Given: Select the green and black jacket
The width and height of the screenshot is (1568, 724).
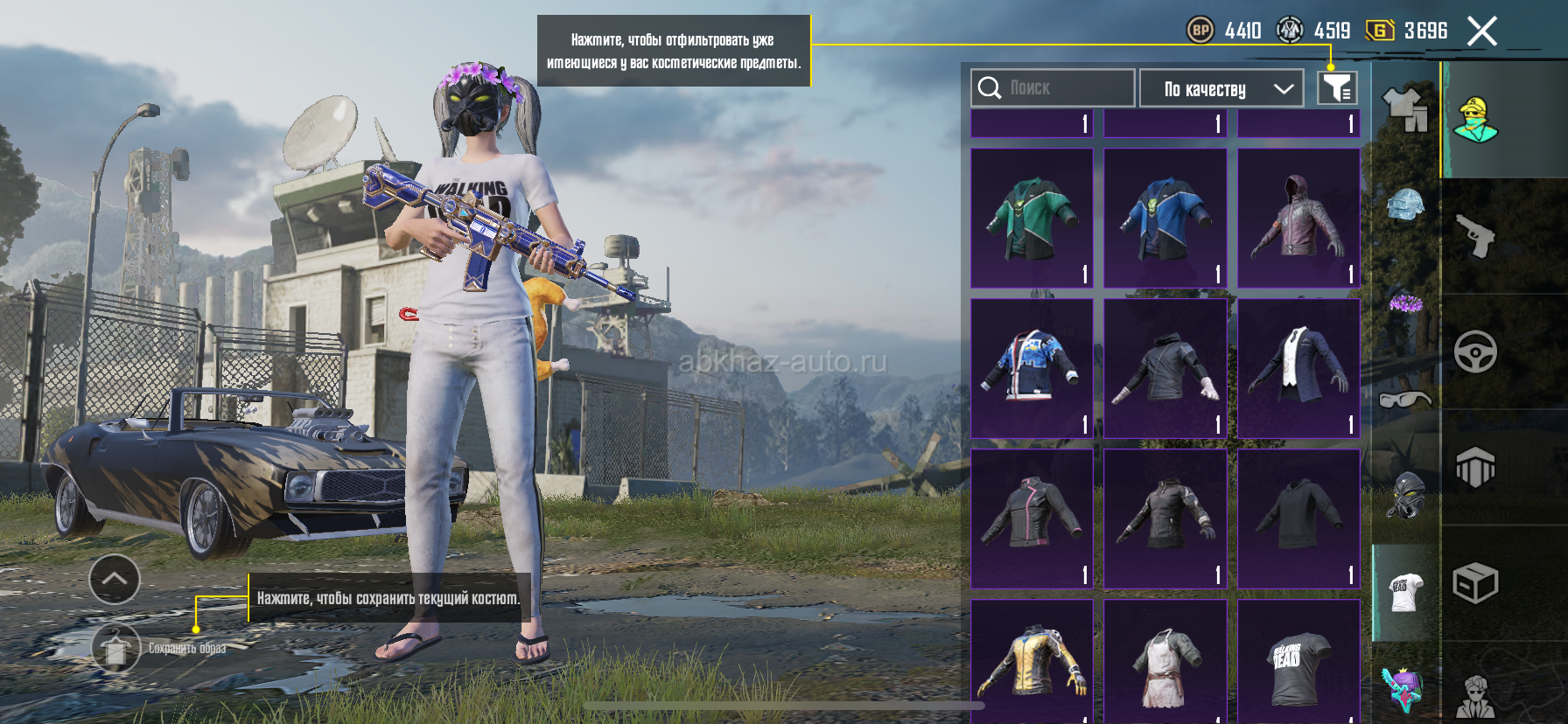Looking at the screenshot, I should (x=1032, y=219).
